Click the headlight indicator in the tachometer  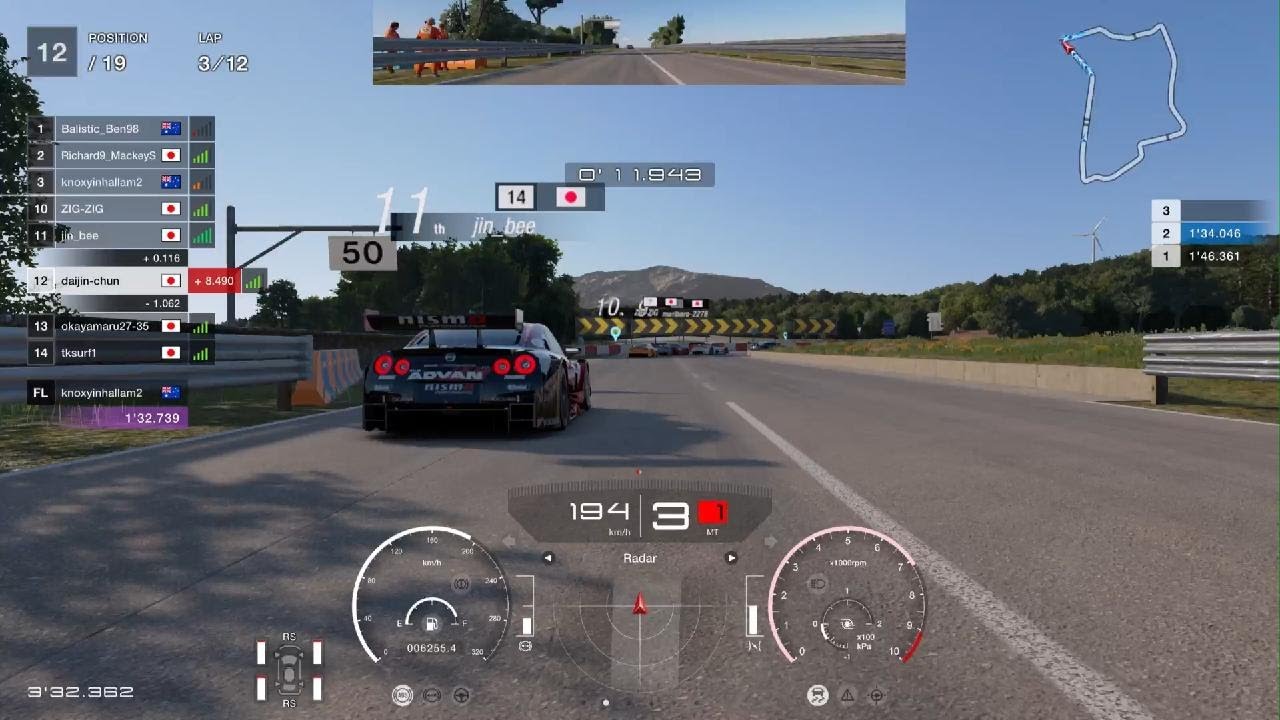816,583
